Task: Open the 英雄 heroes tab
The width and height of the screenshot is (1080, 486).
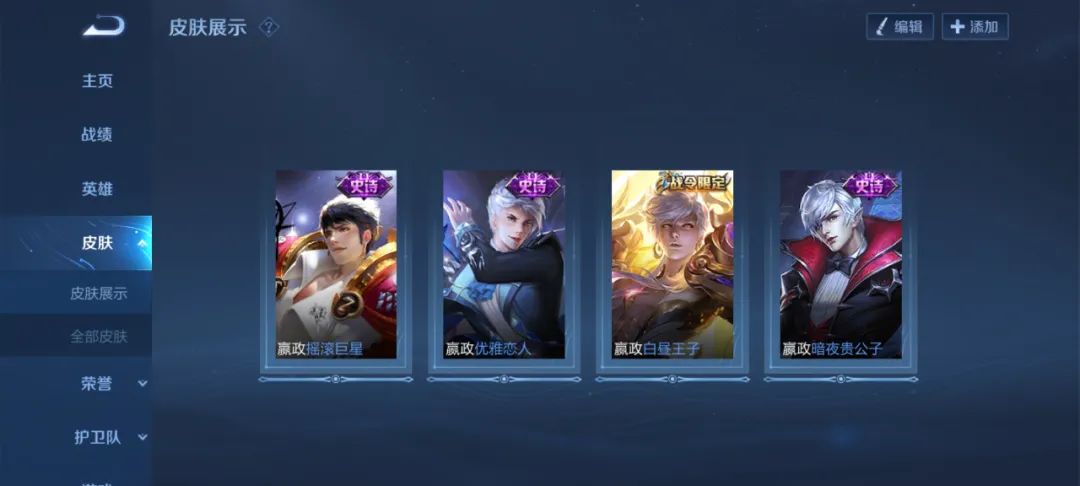Action: [x=97, y=189]
